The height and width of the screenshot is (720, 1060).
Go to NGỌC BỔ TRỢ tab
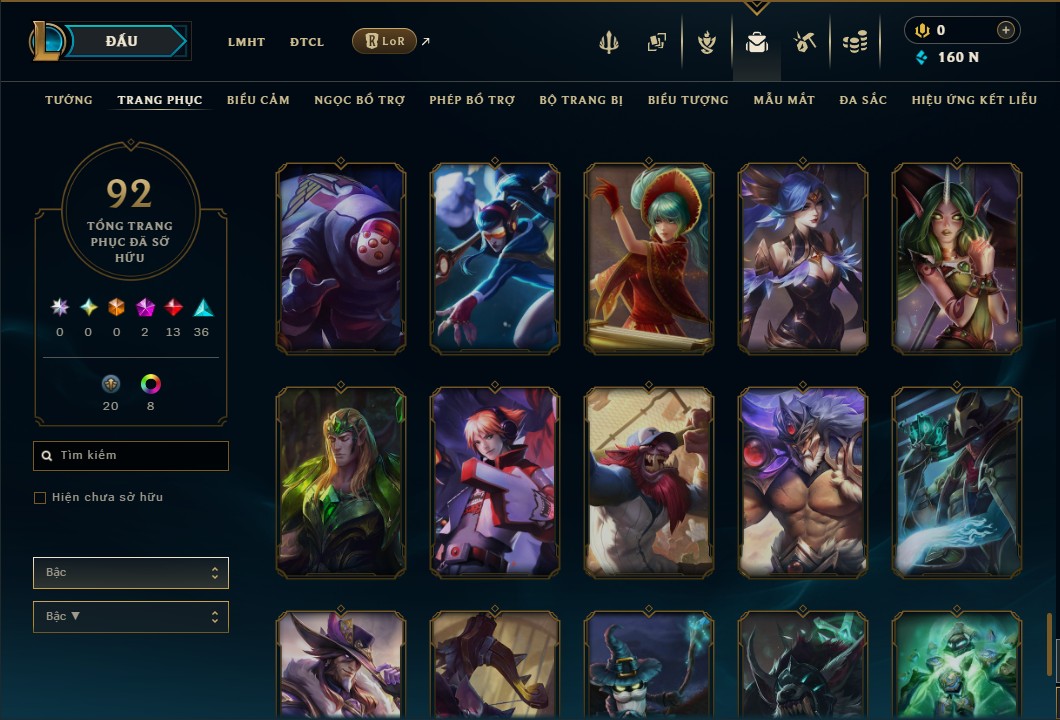(x=359, y=100)
